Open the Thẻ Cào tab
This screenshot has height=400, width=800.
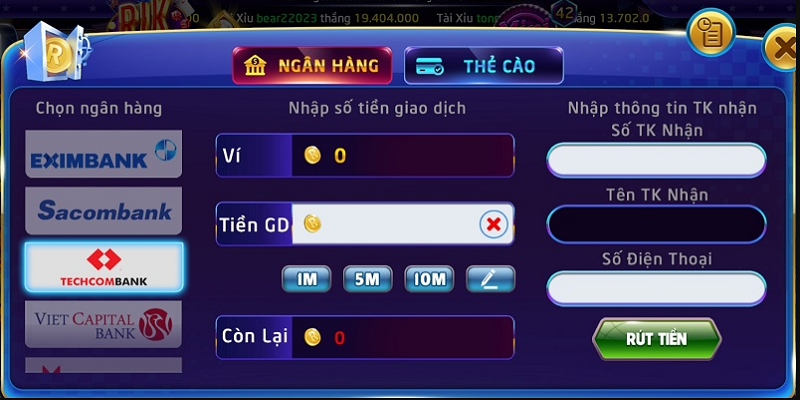tap(484, 66)
